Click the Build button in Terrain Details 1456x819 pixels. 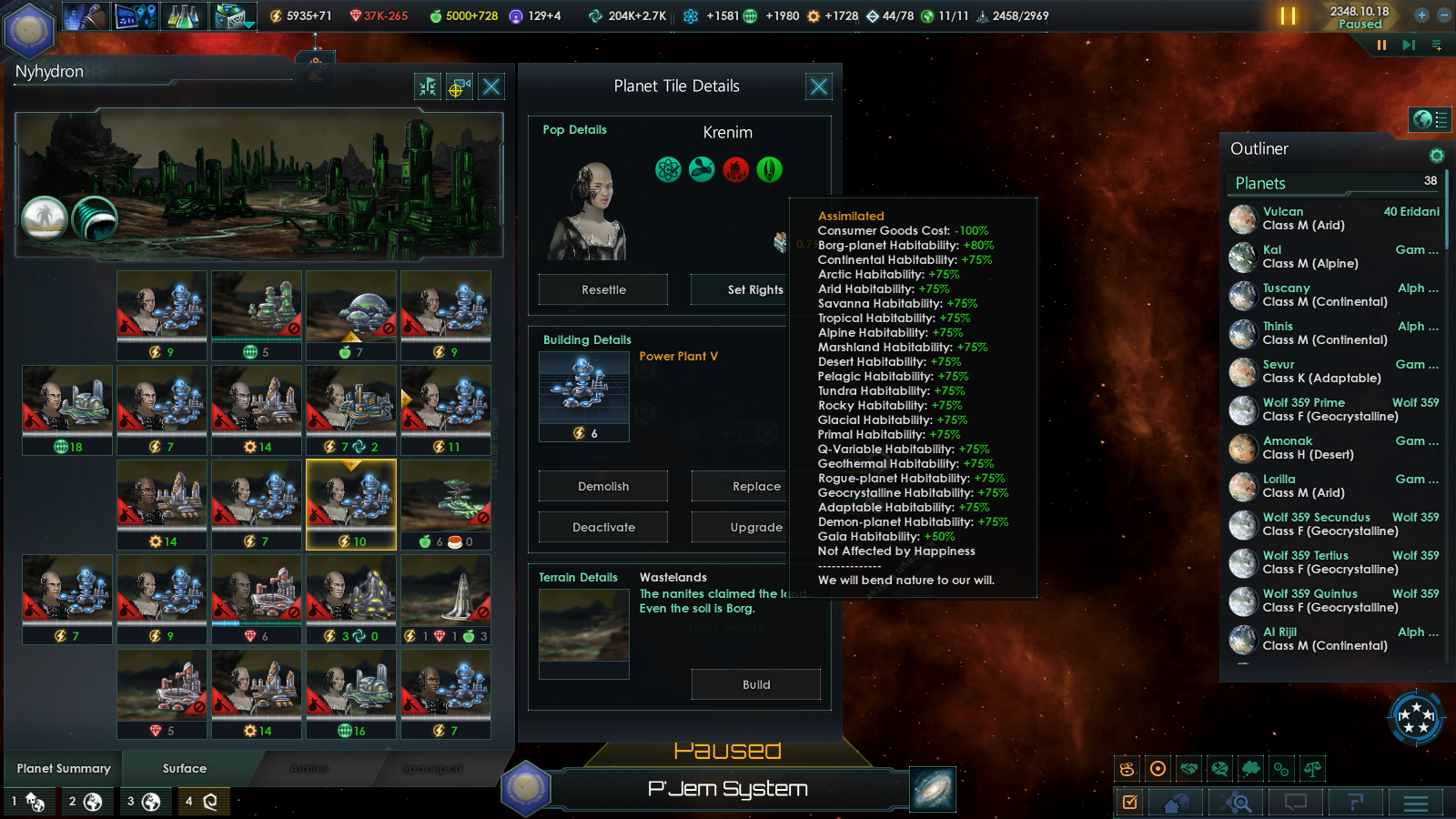coord(755,684)
